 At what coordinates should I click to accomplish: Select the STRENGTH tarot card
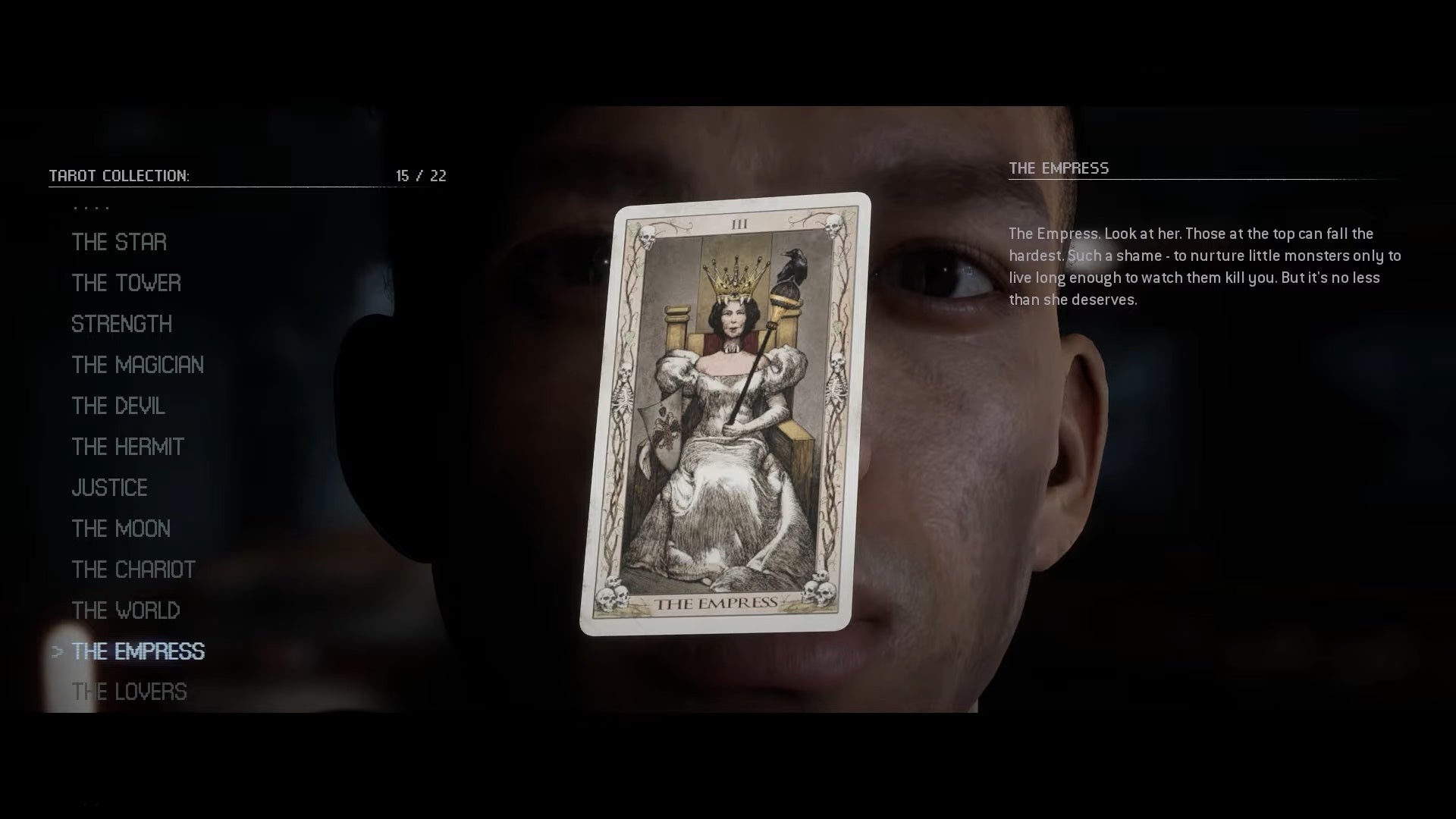click(121, 325)
